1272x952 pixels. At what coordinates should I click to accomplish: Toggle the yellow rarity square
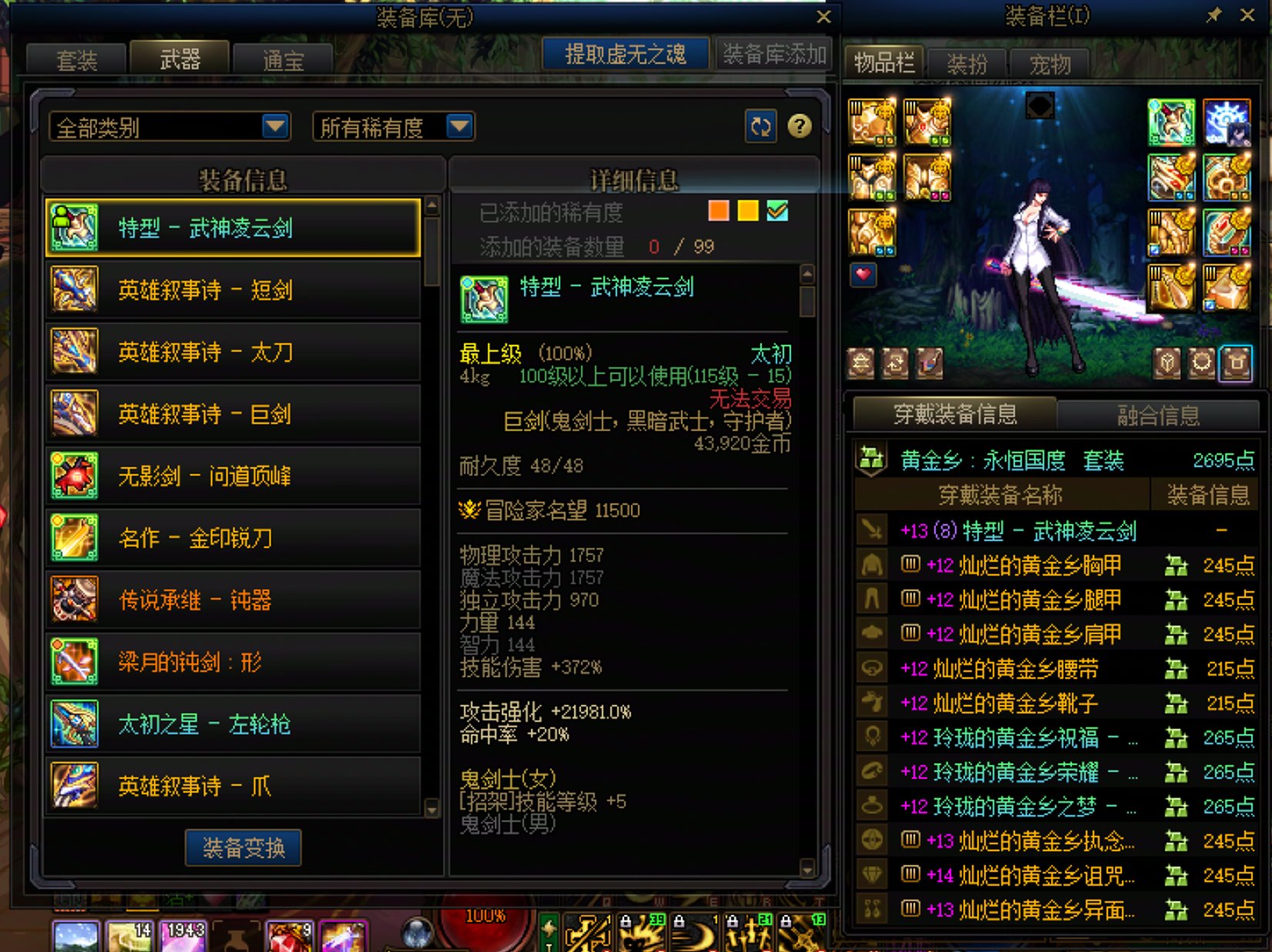tap(746, 211)
